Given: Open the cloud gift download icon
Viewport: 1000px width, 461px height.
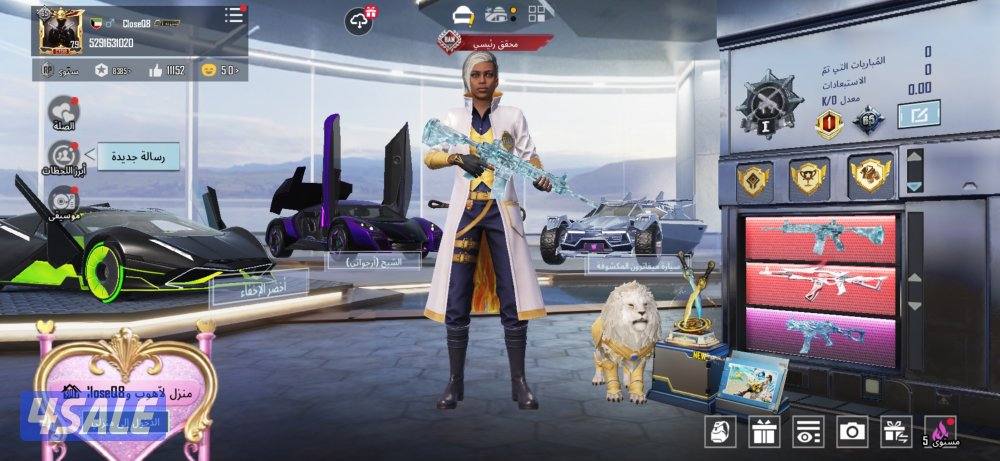Looking at the screenshot, I should pyautogui.click(x=360, y=19).
